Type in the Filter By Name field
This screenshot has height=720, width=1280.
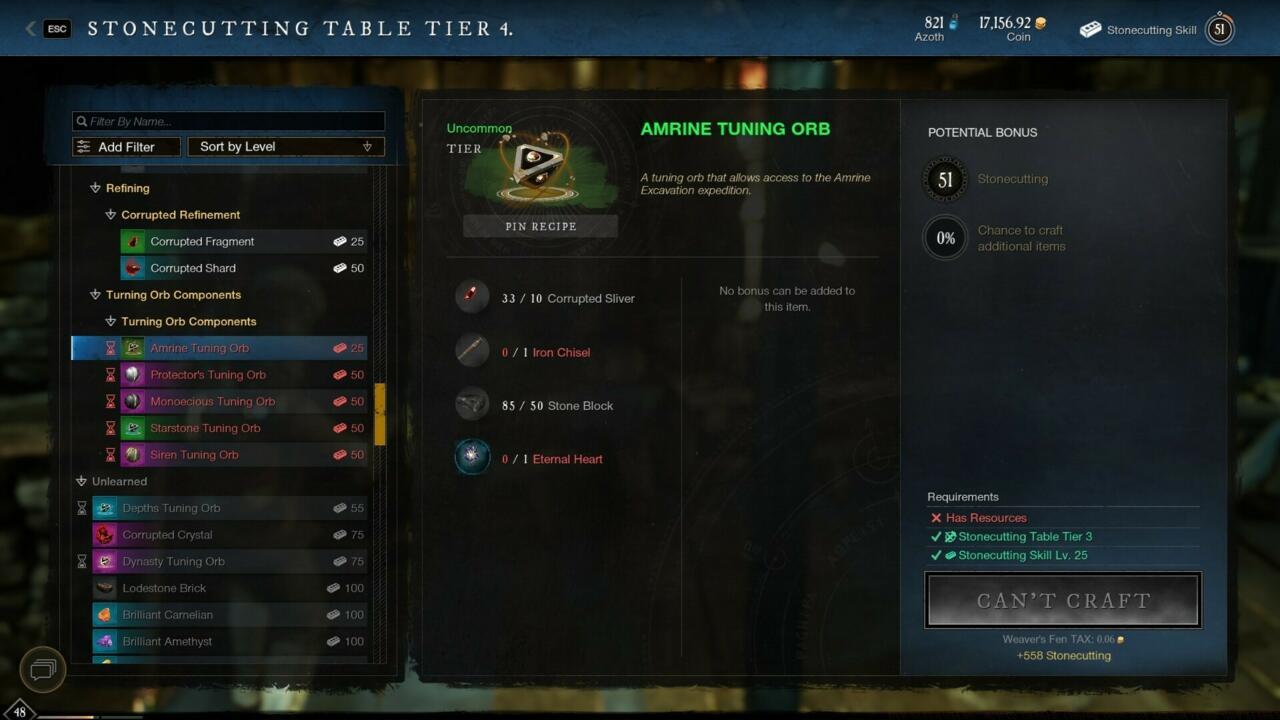coord(228,121)
